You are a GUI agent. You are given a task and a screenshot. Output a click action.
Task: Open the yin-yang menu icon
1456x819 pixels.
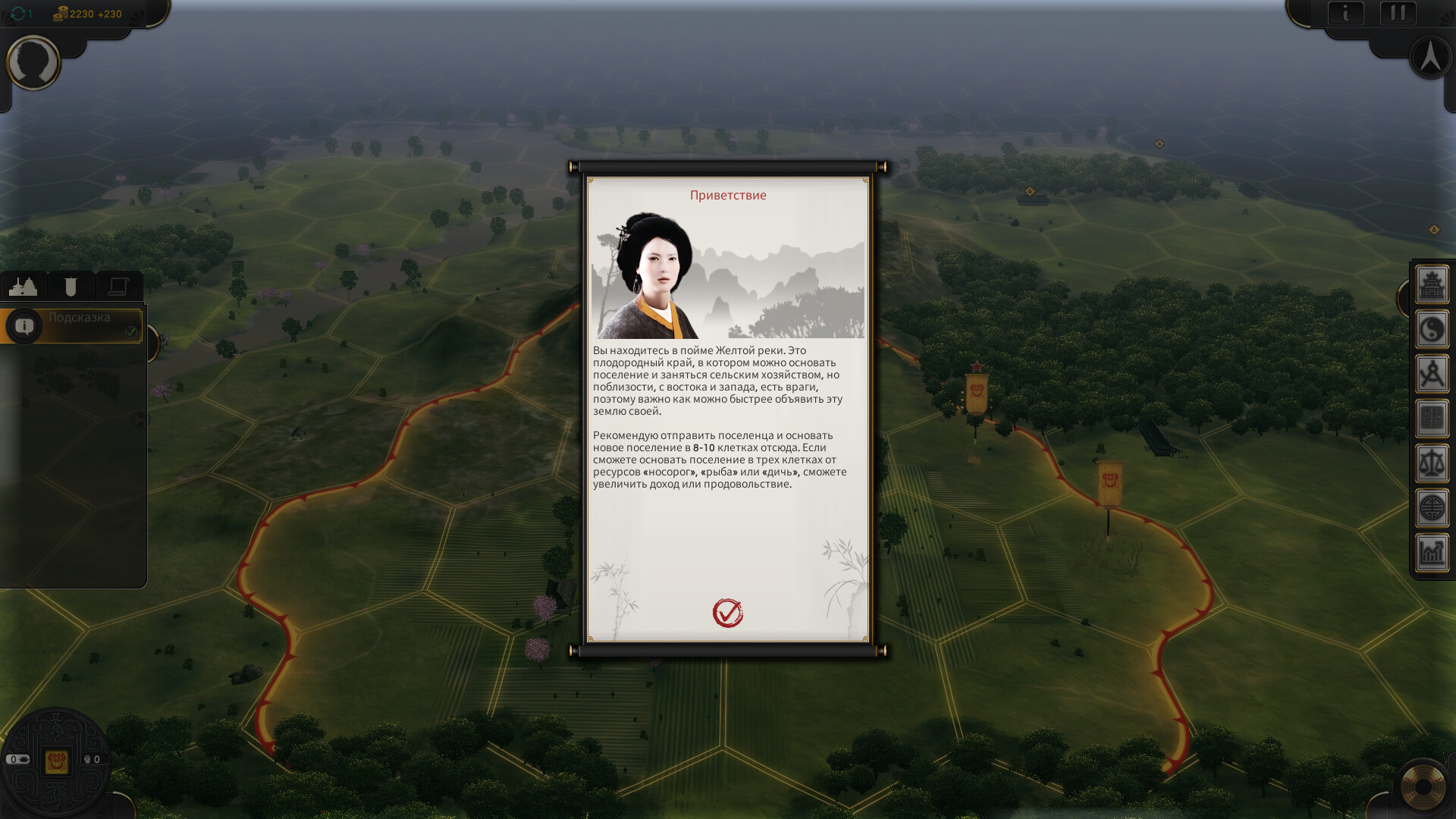(x=1432, y=330)
